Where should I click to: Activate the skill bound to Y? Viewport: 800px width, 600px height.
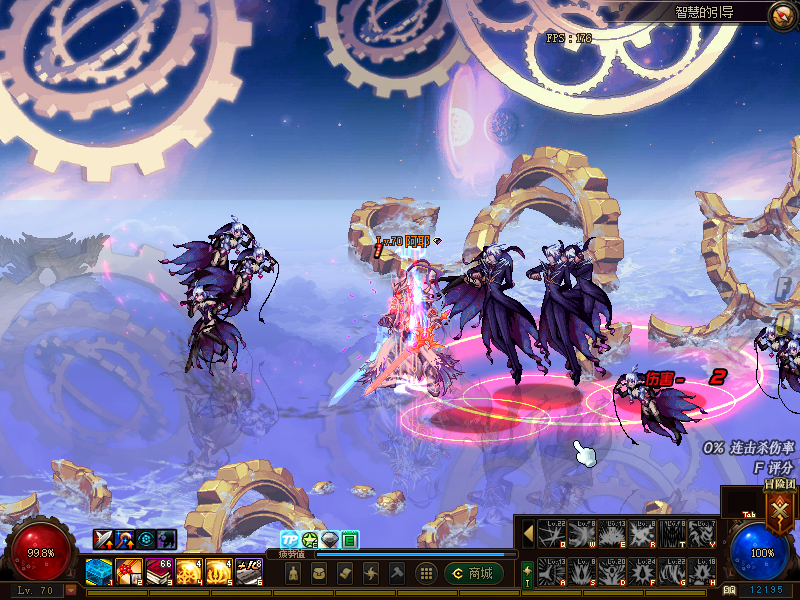pyautogui.click(x=702, y=534)
